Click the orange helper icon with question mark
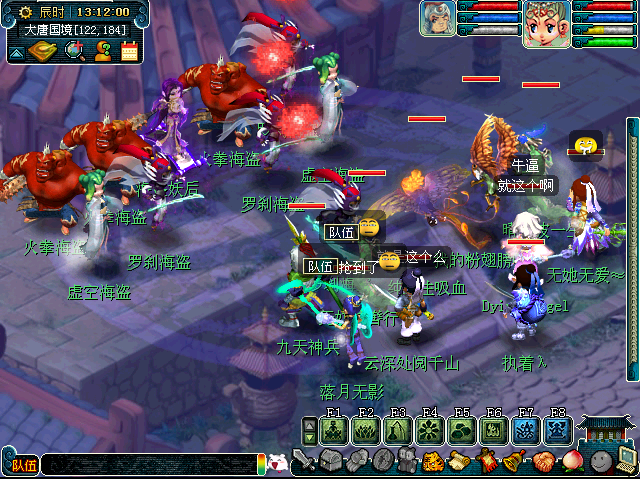This screenshot has height=479, width=640. coord(102,51)
